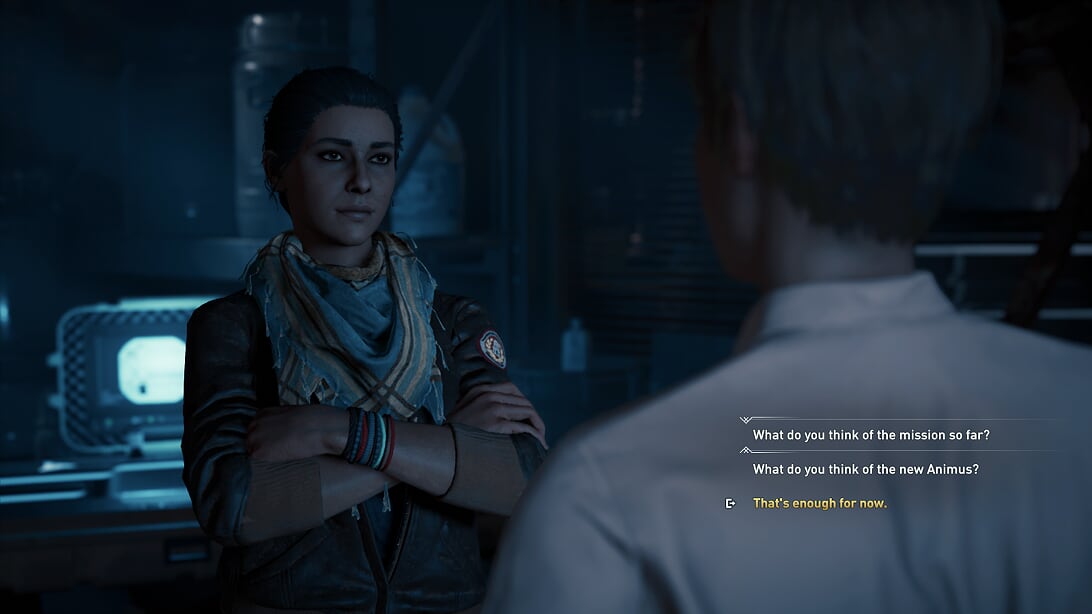Choose the question about the new Animus
Screen dimensions: 1092x614
click(x=866, y=469)
